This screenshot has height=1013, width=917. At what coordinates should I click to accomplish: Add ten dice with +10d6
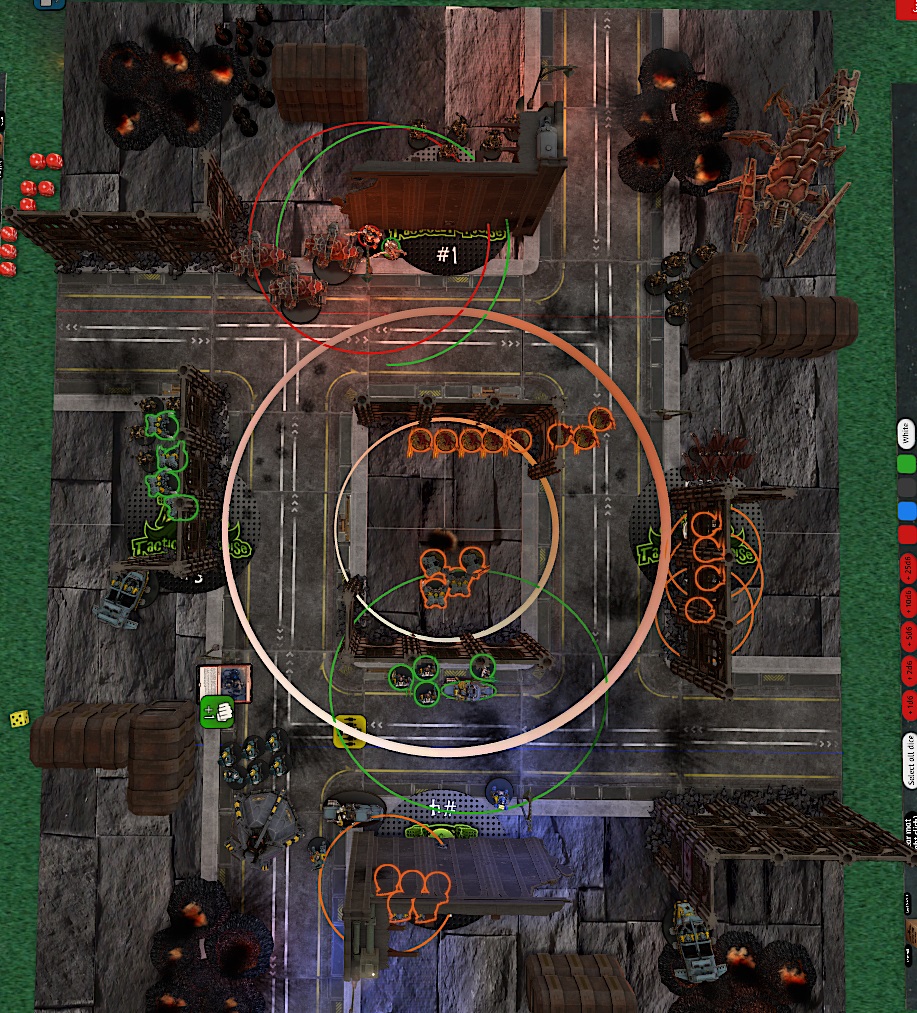907,601
